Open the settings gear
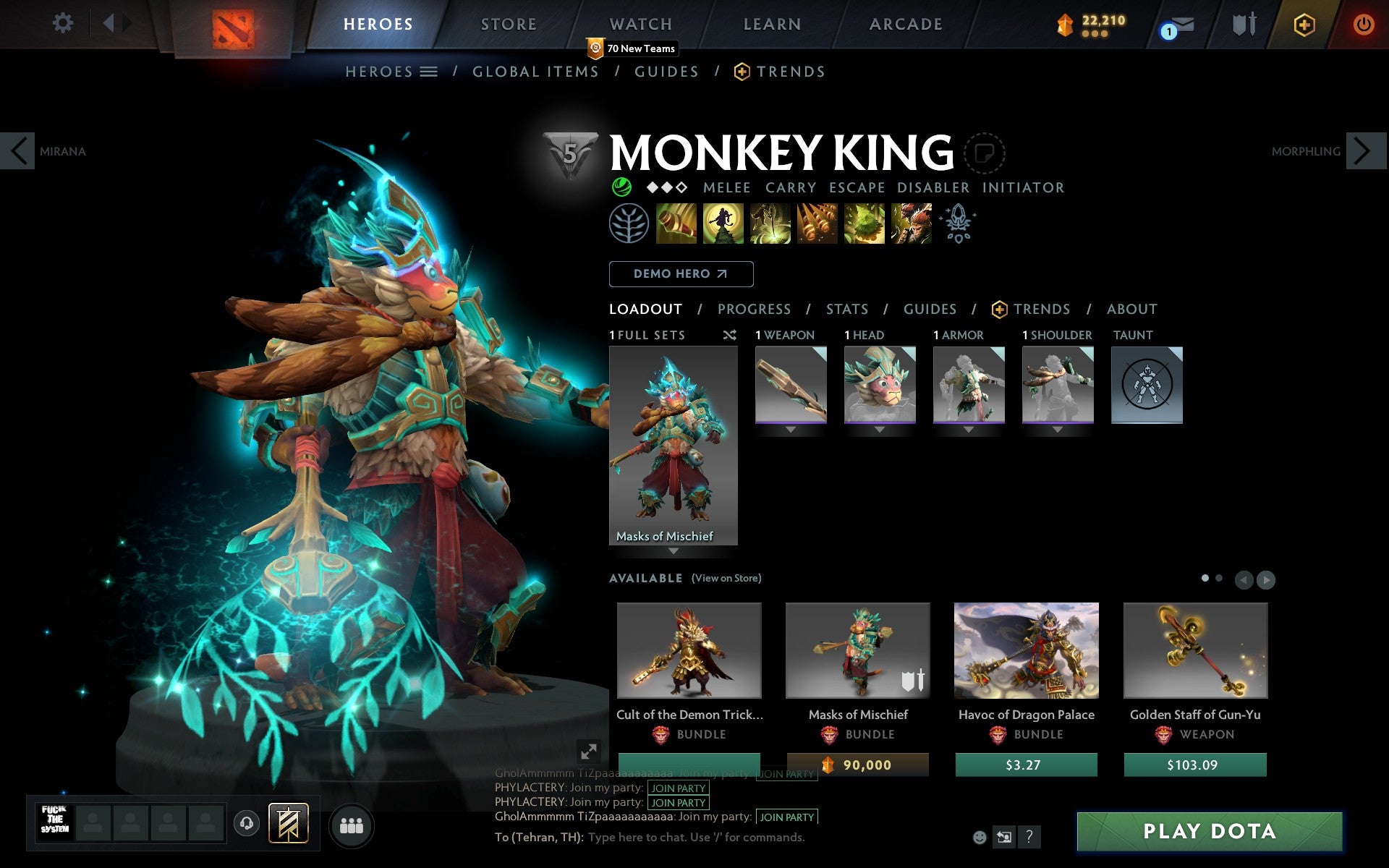This screenshot has height=868, width=1389. coord(64,23)
